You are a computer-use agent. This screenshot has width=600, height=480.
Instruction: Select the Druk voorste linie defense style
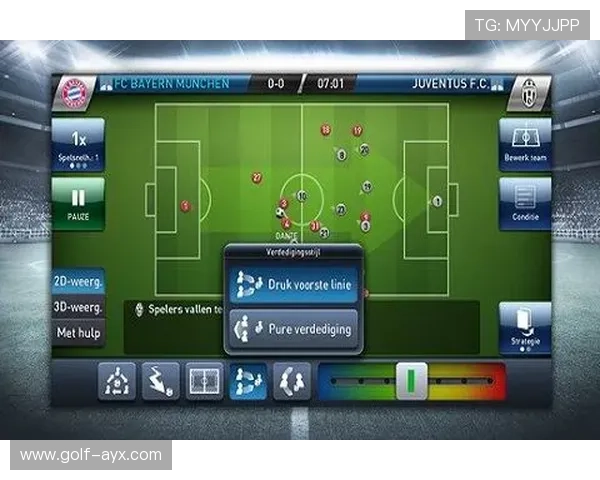point(291,285)
